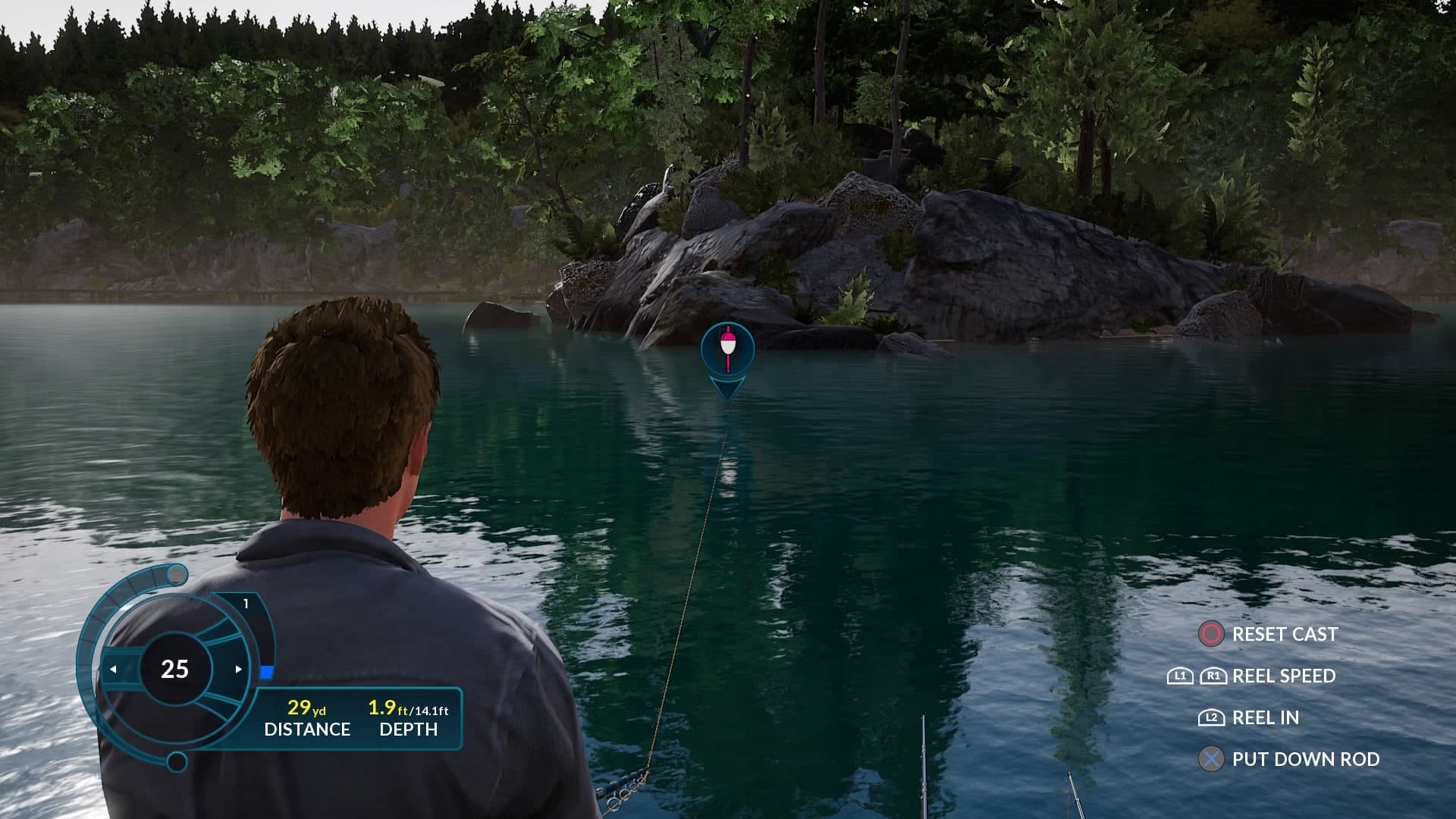Image resolution: width=1456 pixels, height=819 pixels.
Task: Click the R1 shoulder button icon
Action: pos(1214,676)
